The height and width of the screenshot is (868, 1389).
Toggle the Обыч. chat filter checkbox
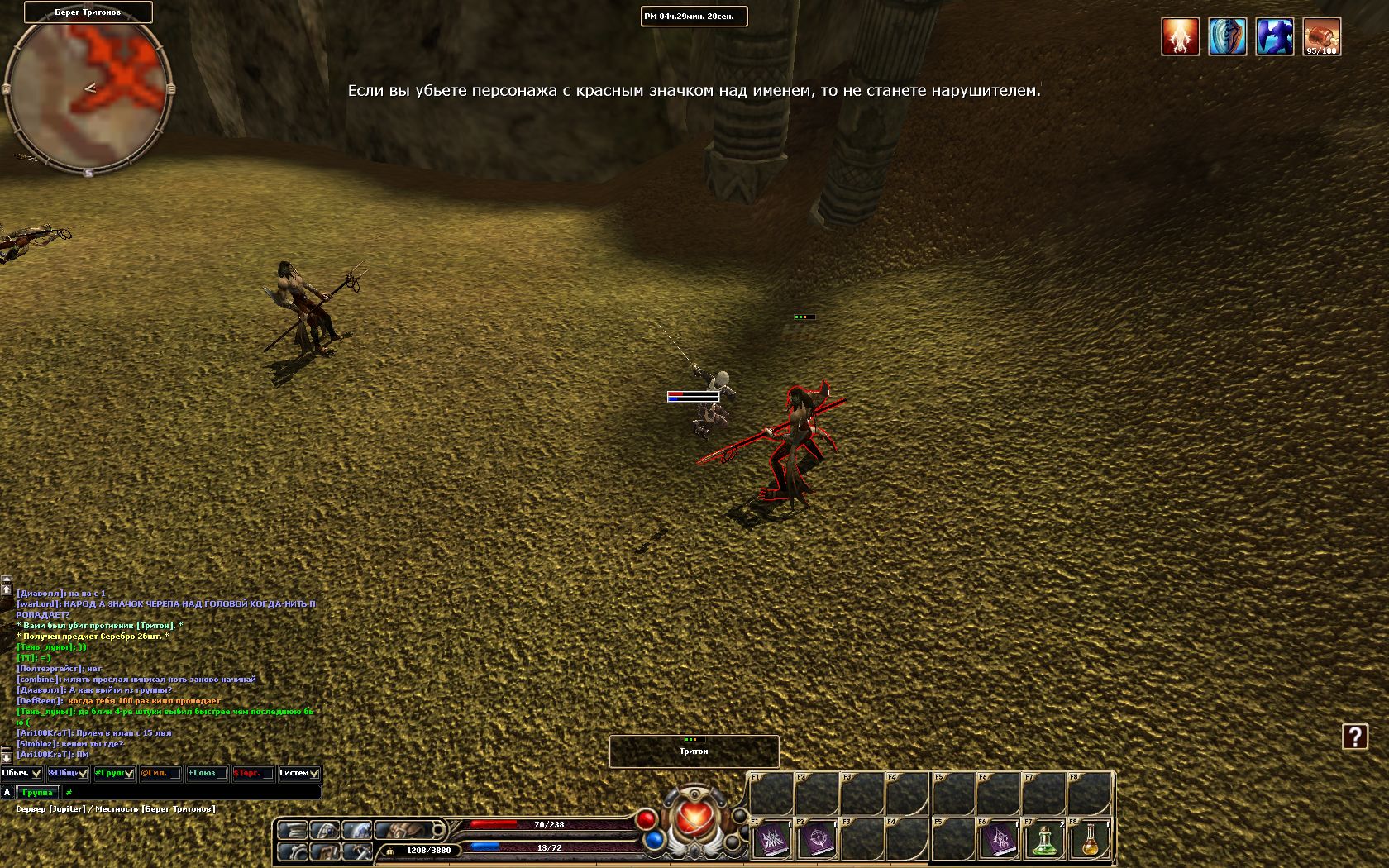tap(36, 774)
